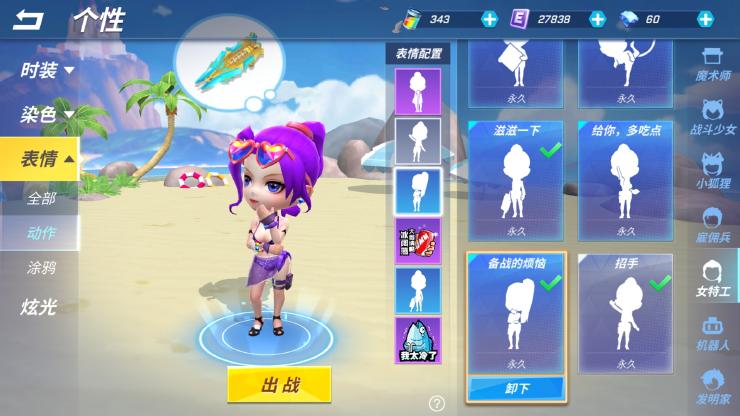
Task: Go back using the return arrow
Action: (28, 19)
